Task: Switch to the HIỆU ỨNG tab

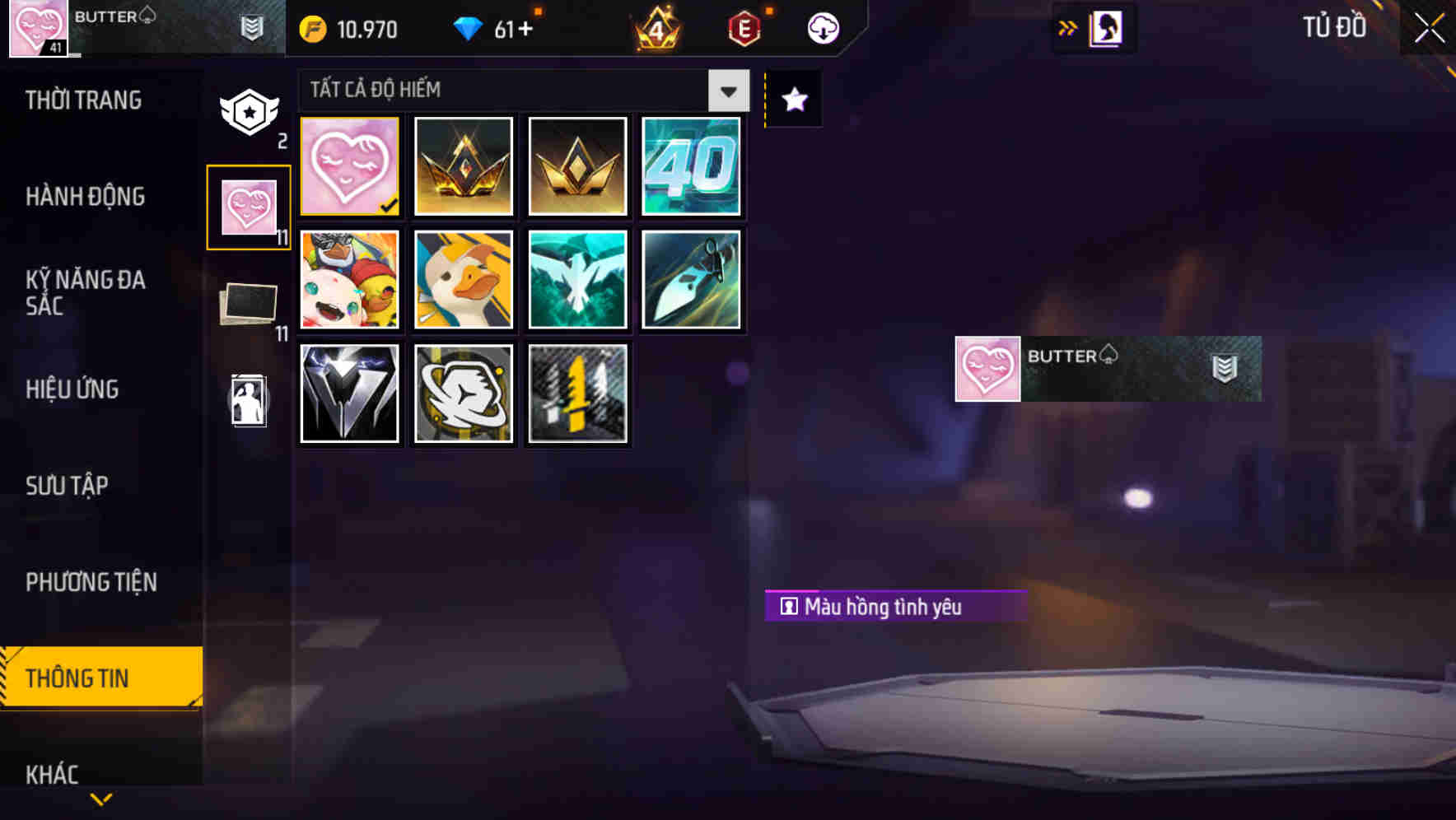Action: pos(72,389)
